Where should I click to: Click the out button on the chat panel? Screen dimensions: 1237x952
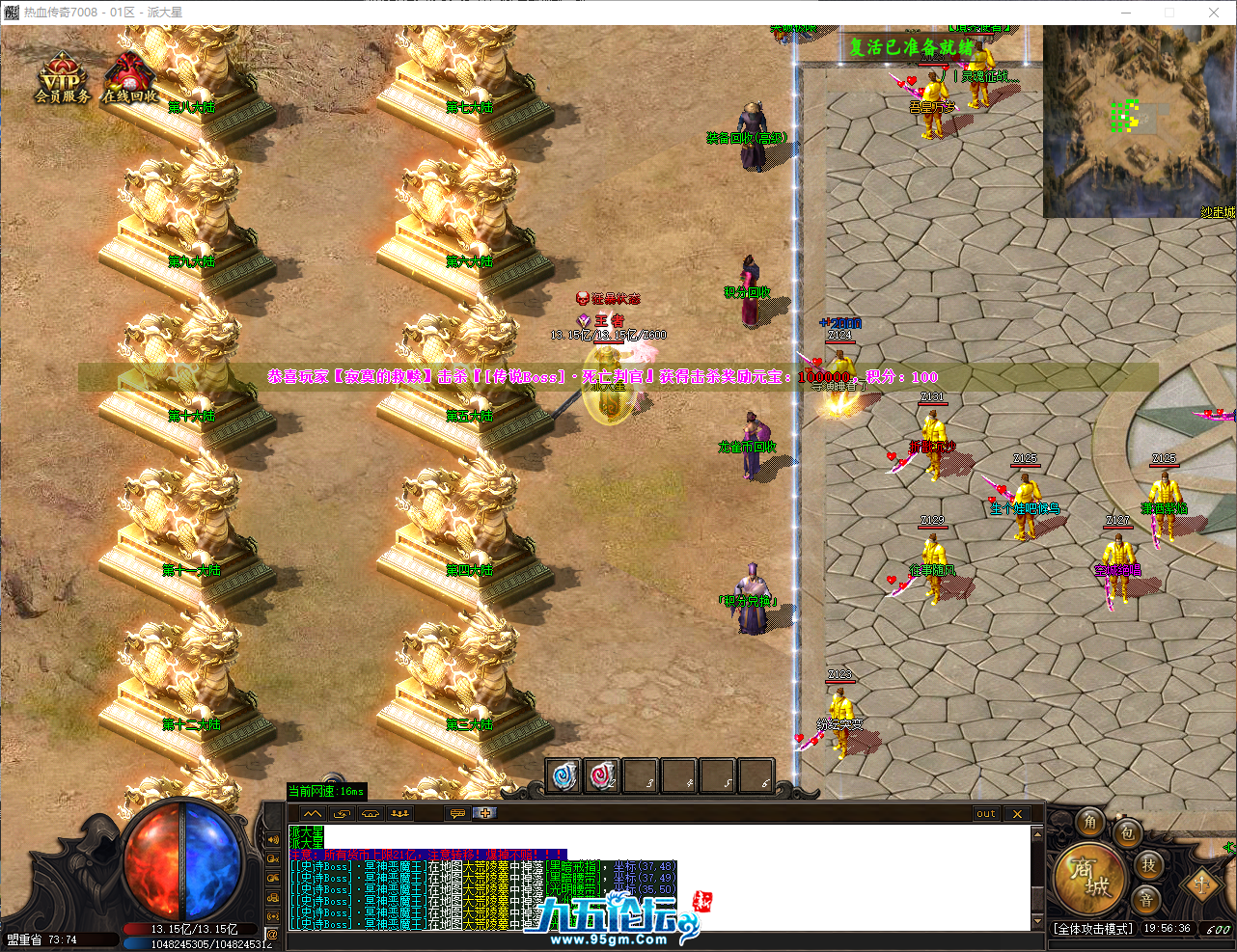point(985,813)
